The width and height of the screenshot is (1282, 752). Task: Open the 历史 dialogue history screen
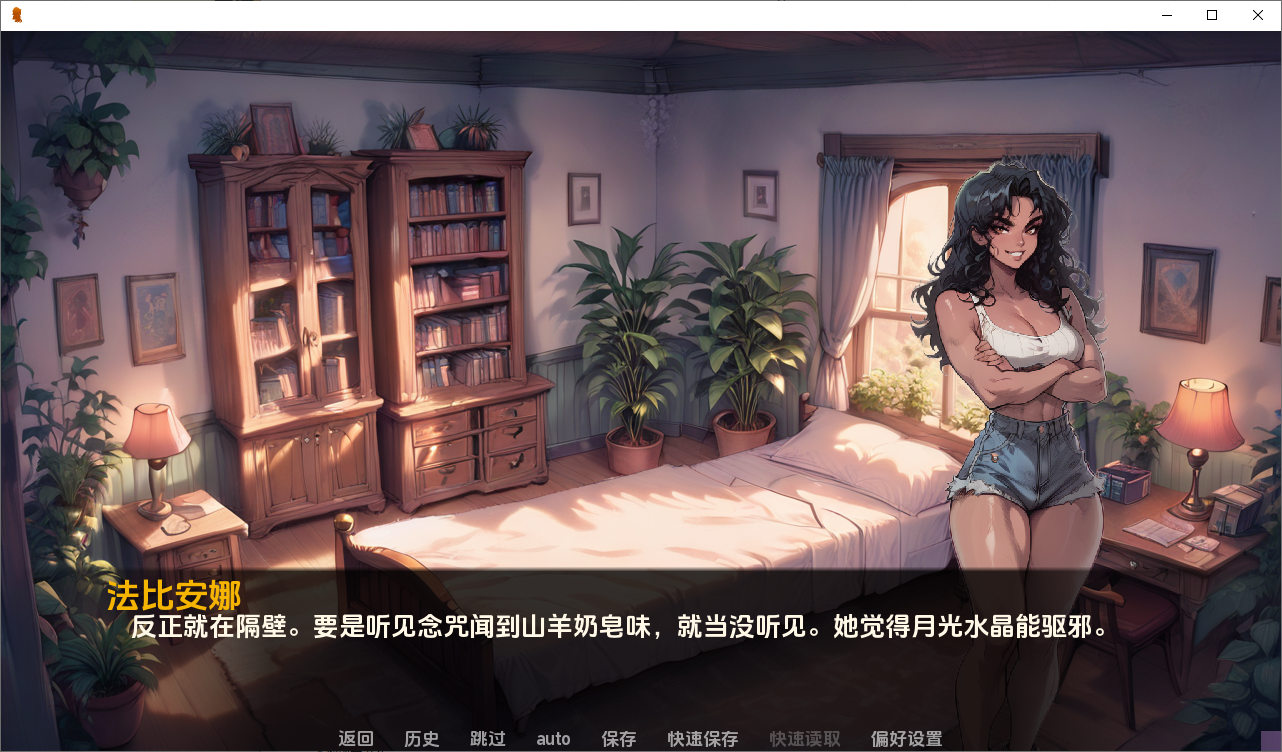(421, 739)
